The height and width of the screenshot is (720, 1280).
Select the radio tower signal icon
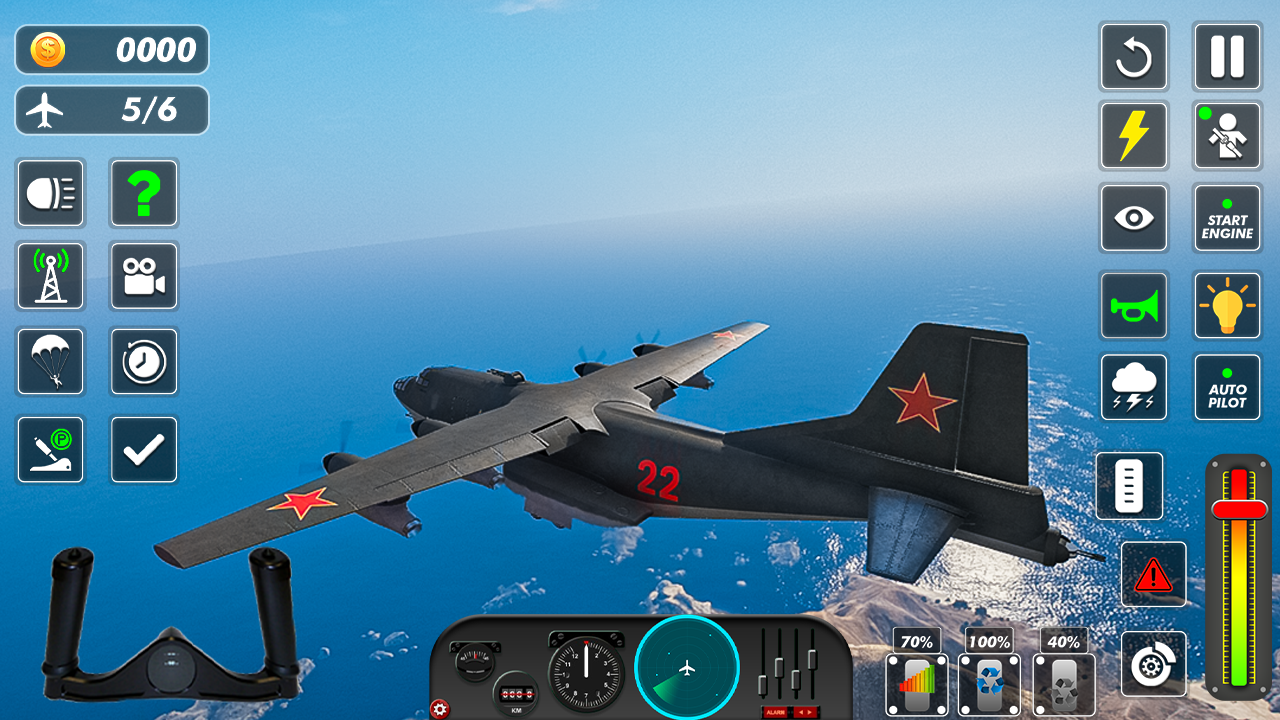pyautogui.click(x=50, y=276)
